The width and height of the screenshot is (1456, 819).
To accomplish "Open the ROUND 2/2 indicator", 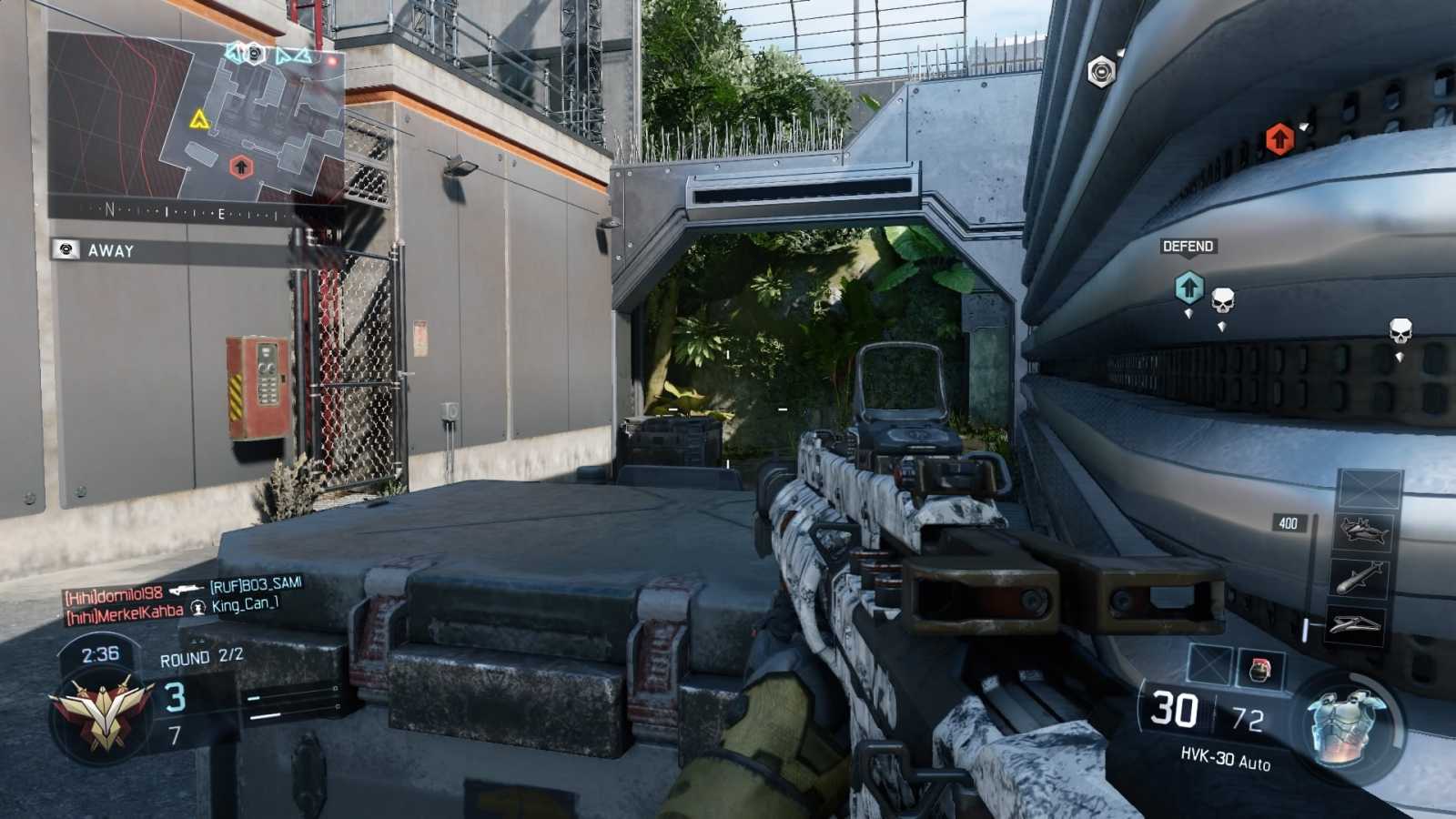I will pos(202,657).
